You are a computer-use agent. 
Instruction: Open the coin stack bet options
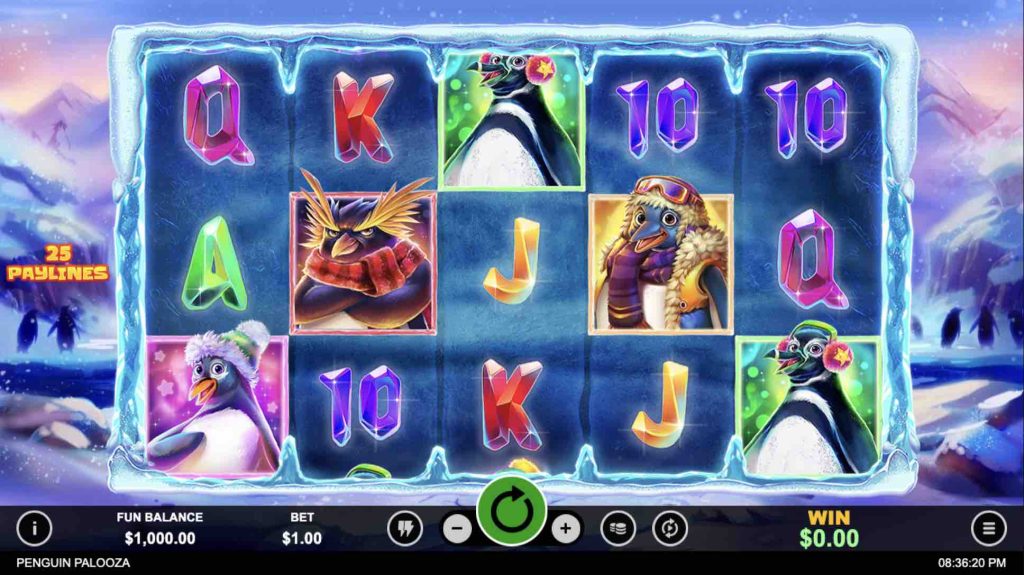[617, 528]
